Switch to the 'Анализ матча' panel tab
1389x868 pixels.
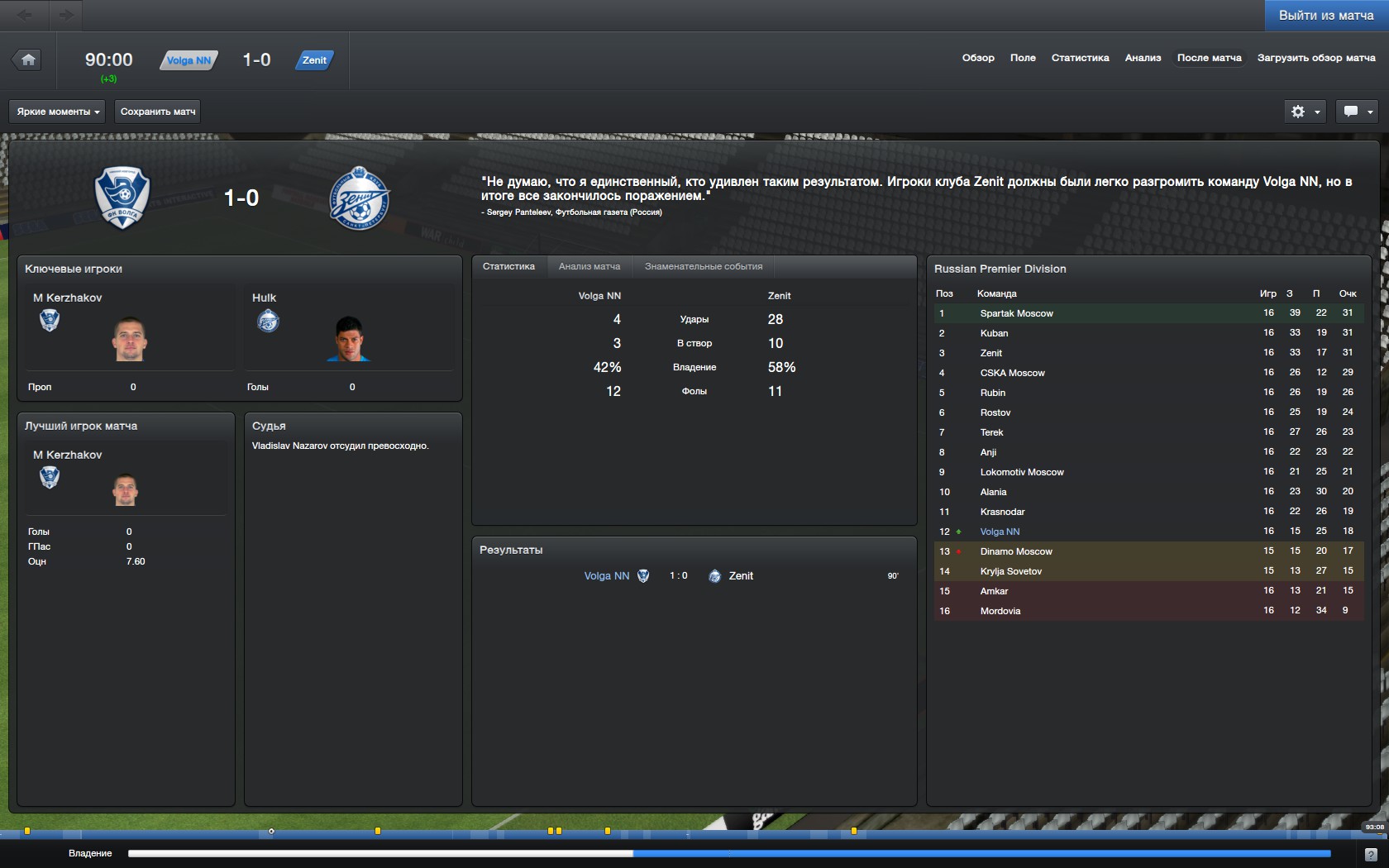click(589, 266)
